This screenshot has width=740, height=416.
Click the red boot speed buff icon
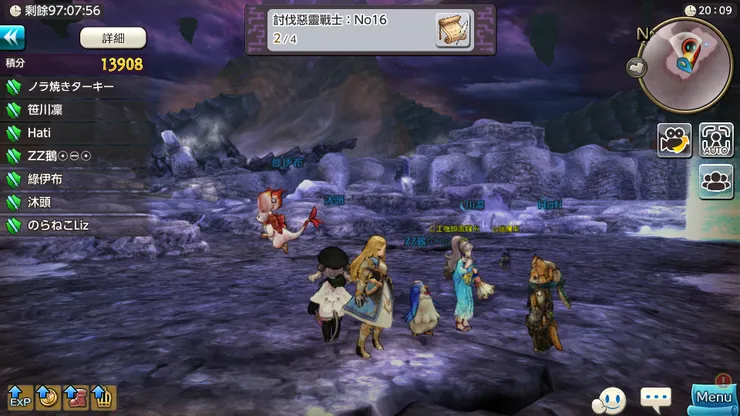pos(75,399)
